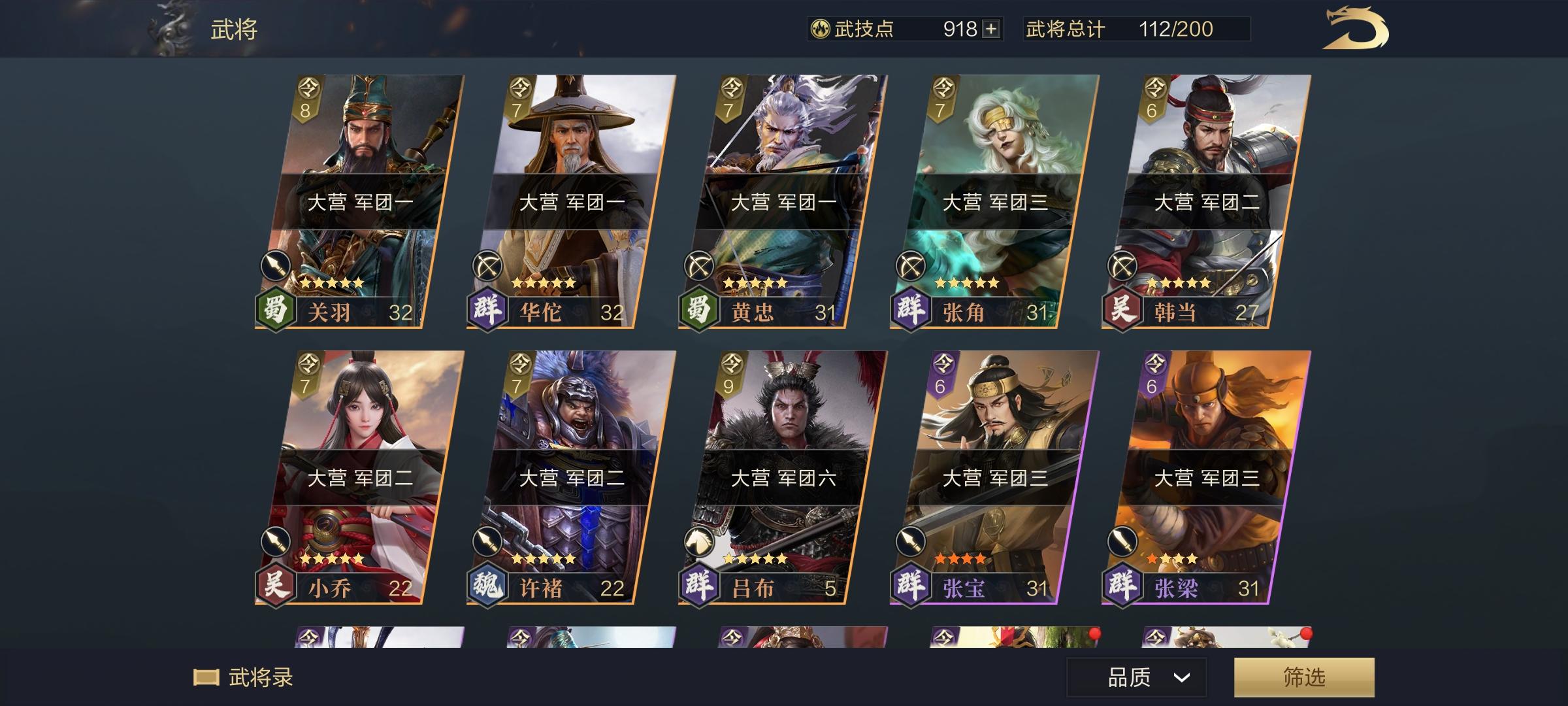Open the 品质 sorting dropdown
The height and width of the screenshot is (706, 1568).
1127,678
